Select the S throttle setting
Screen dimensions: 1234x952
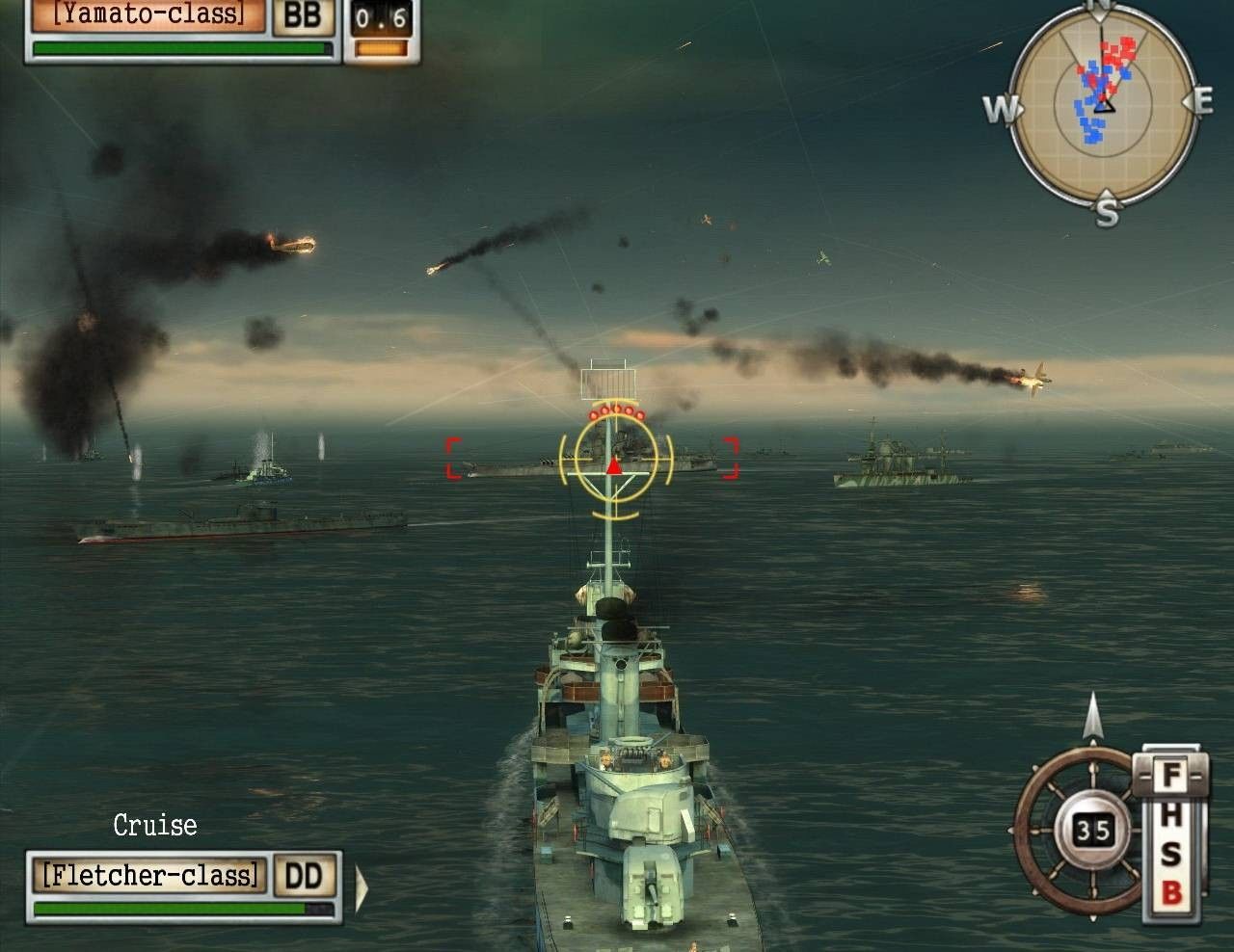point(1170,854)
